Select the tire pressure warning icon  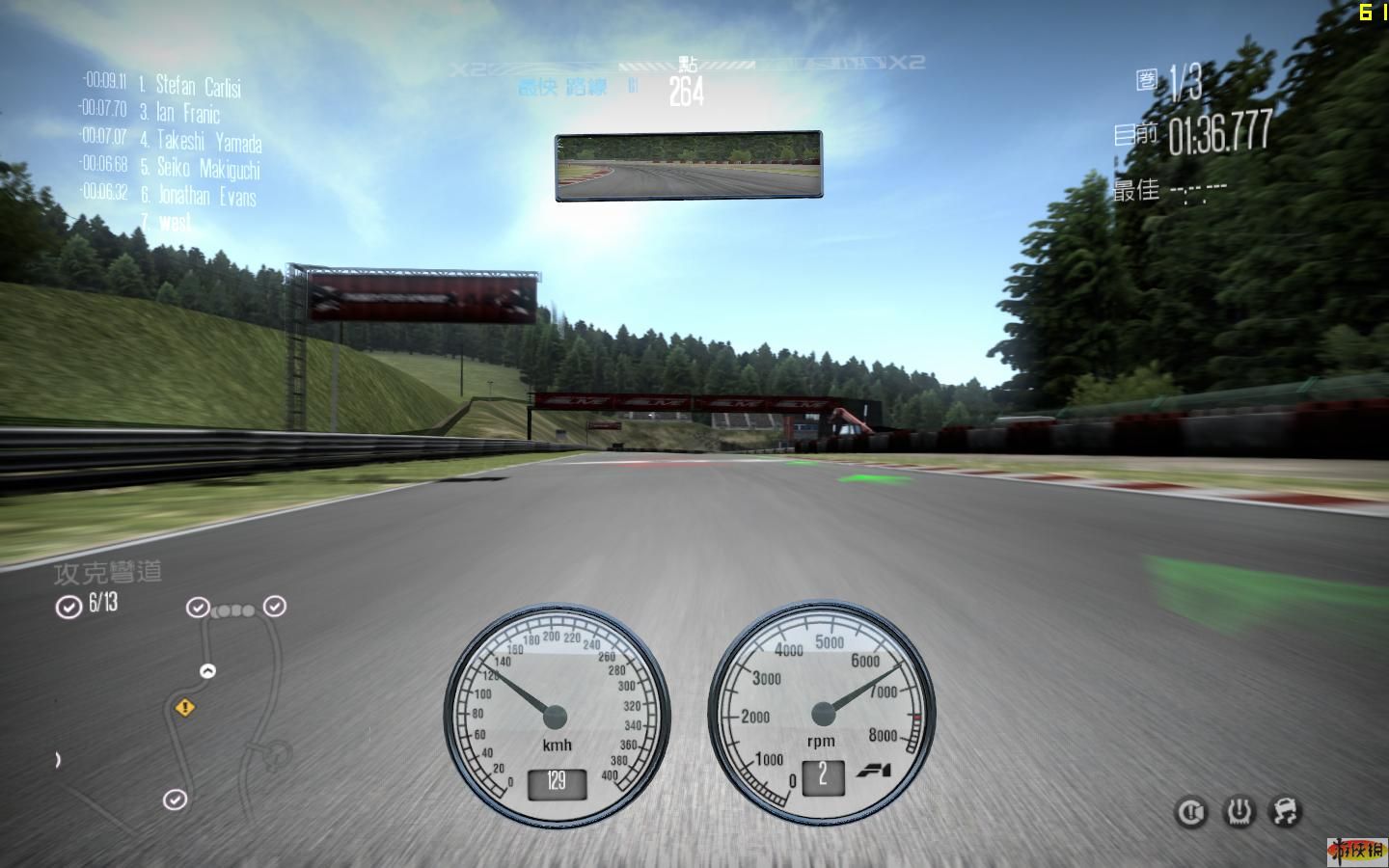coord(1239,812)
